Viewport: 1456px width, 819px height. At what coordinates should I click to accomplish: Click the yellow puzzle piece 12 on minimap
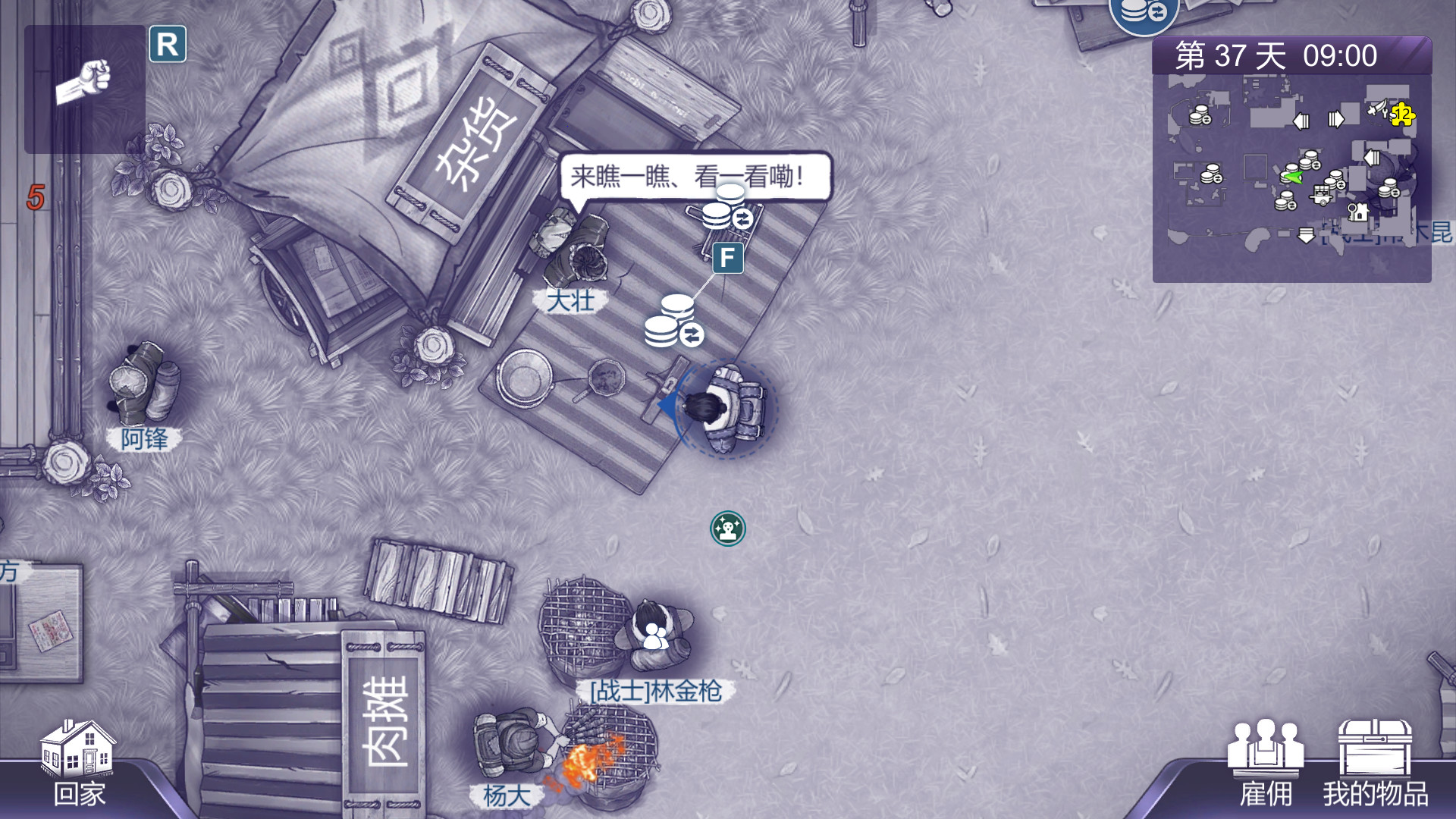pyautogui.click(x=1402, y=115)
